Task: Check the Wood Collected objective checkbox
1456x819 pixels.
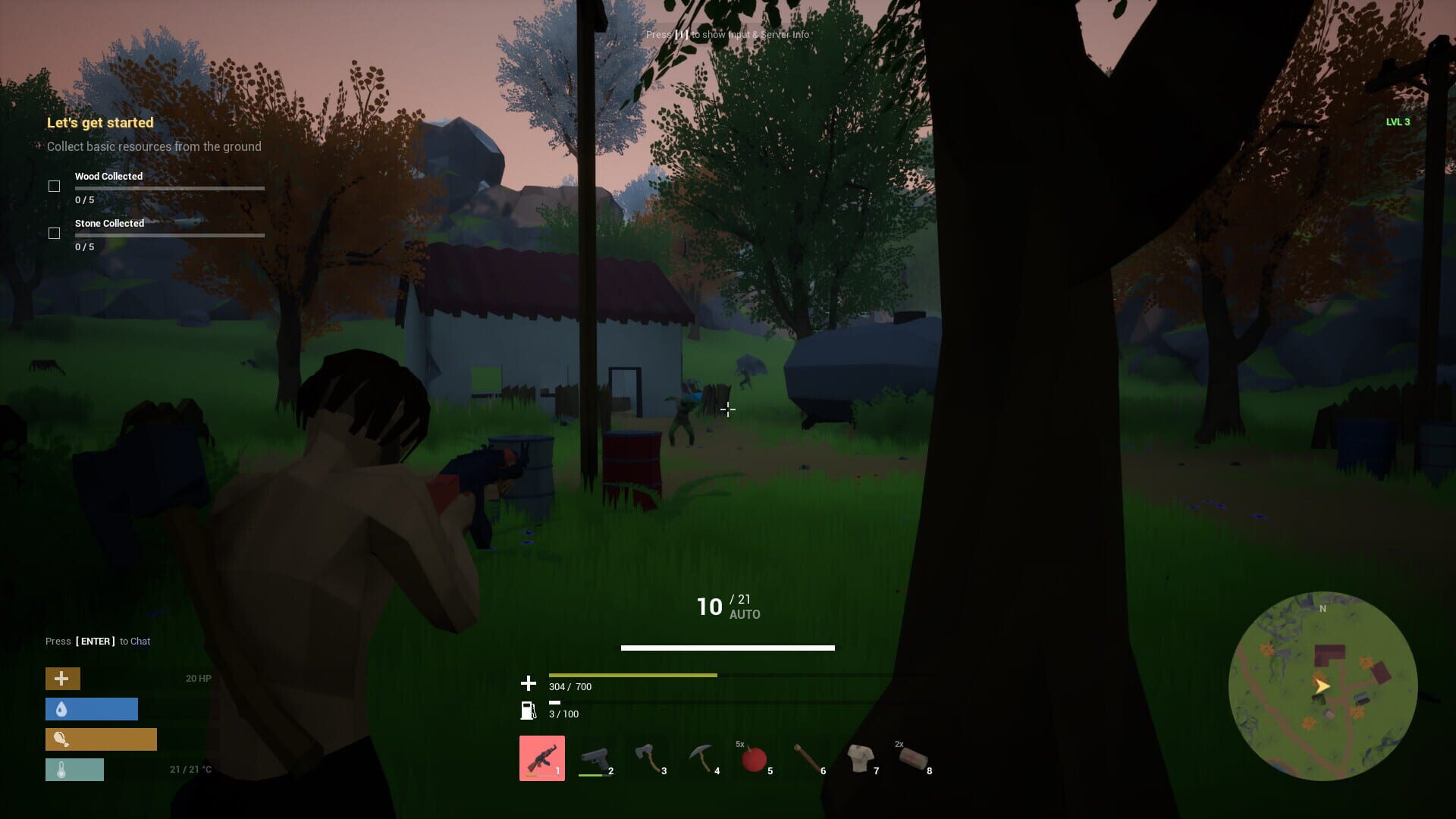Action: tap(55, 185)
